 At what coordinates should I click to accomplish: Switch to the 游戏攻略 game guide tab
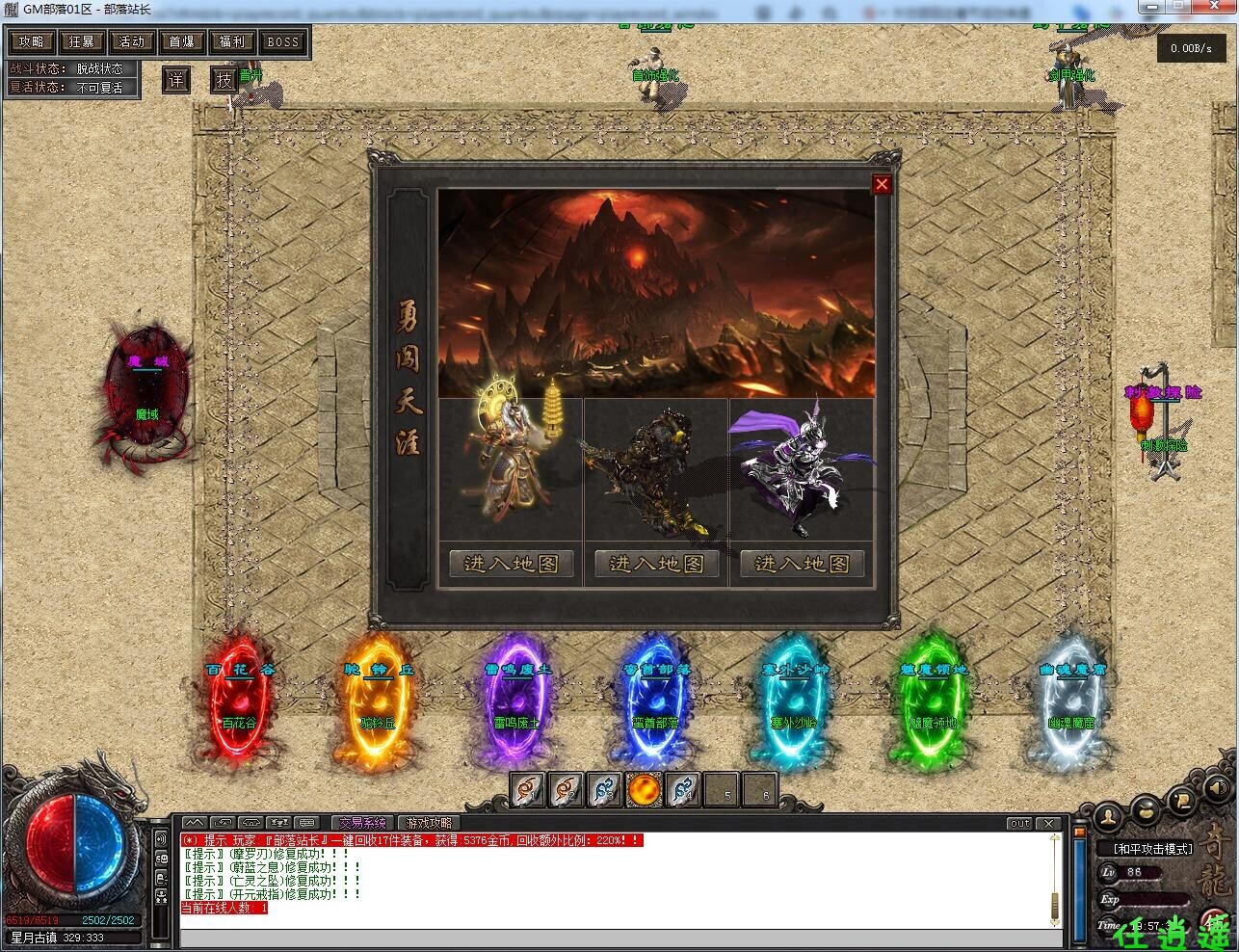(x=429, y=823)
